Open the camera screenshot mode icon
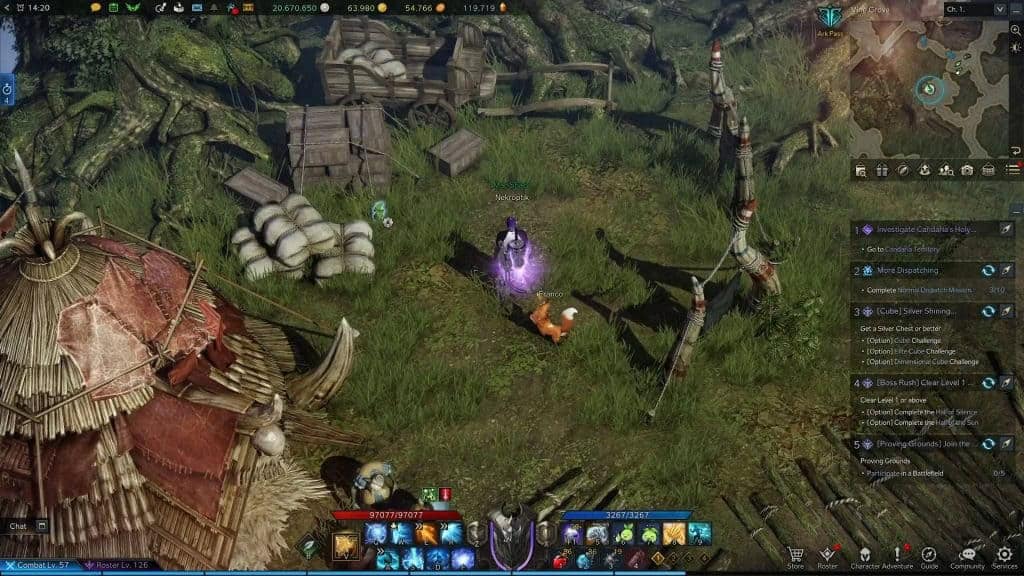This screenshot has width=1024, height=576. 966,170
